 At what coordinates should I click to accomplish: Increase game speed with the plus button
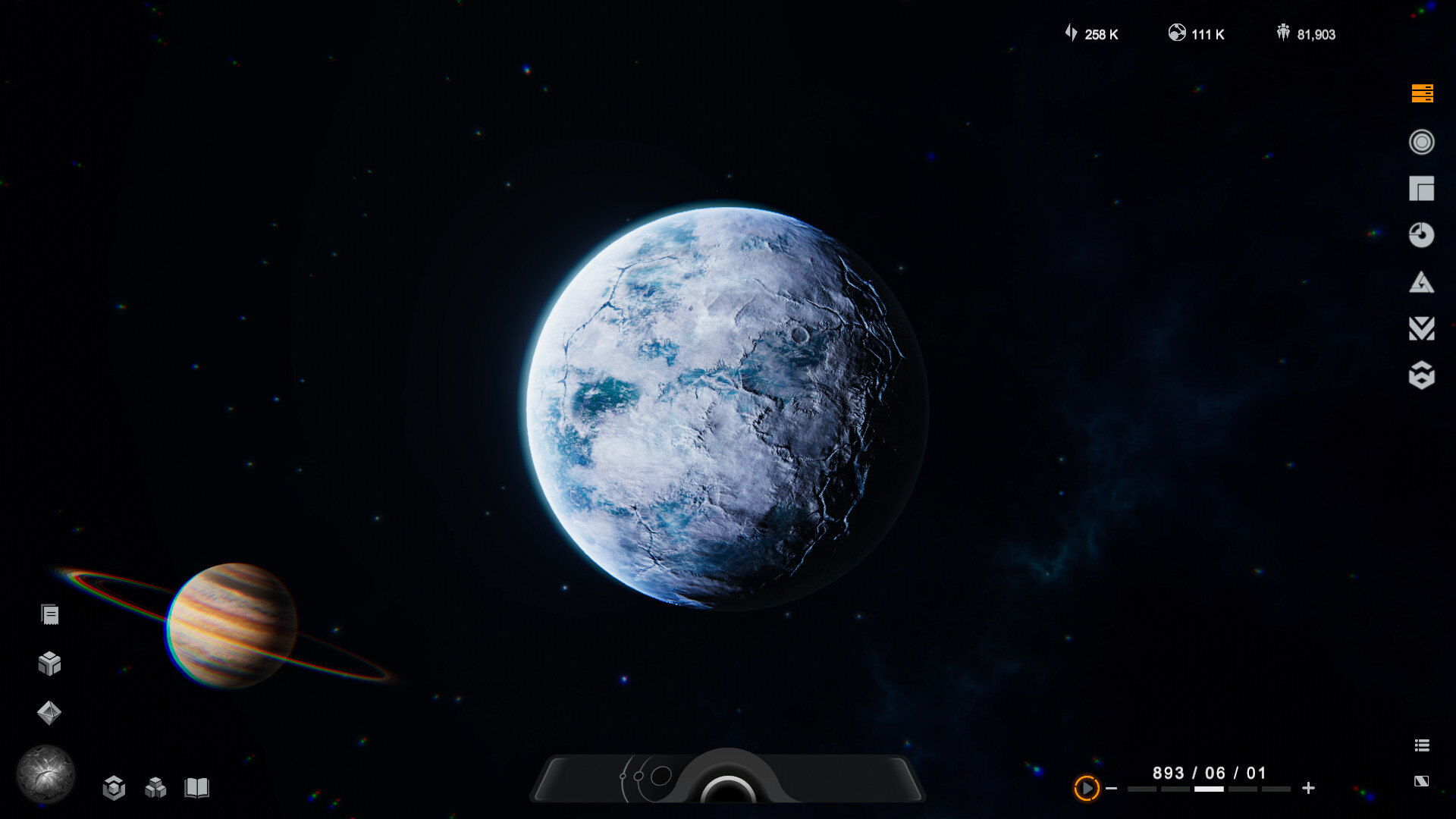(x=1309, y=789)
